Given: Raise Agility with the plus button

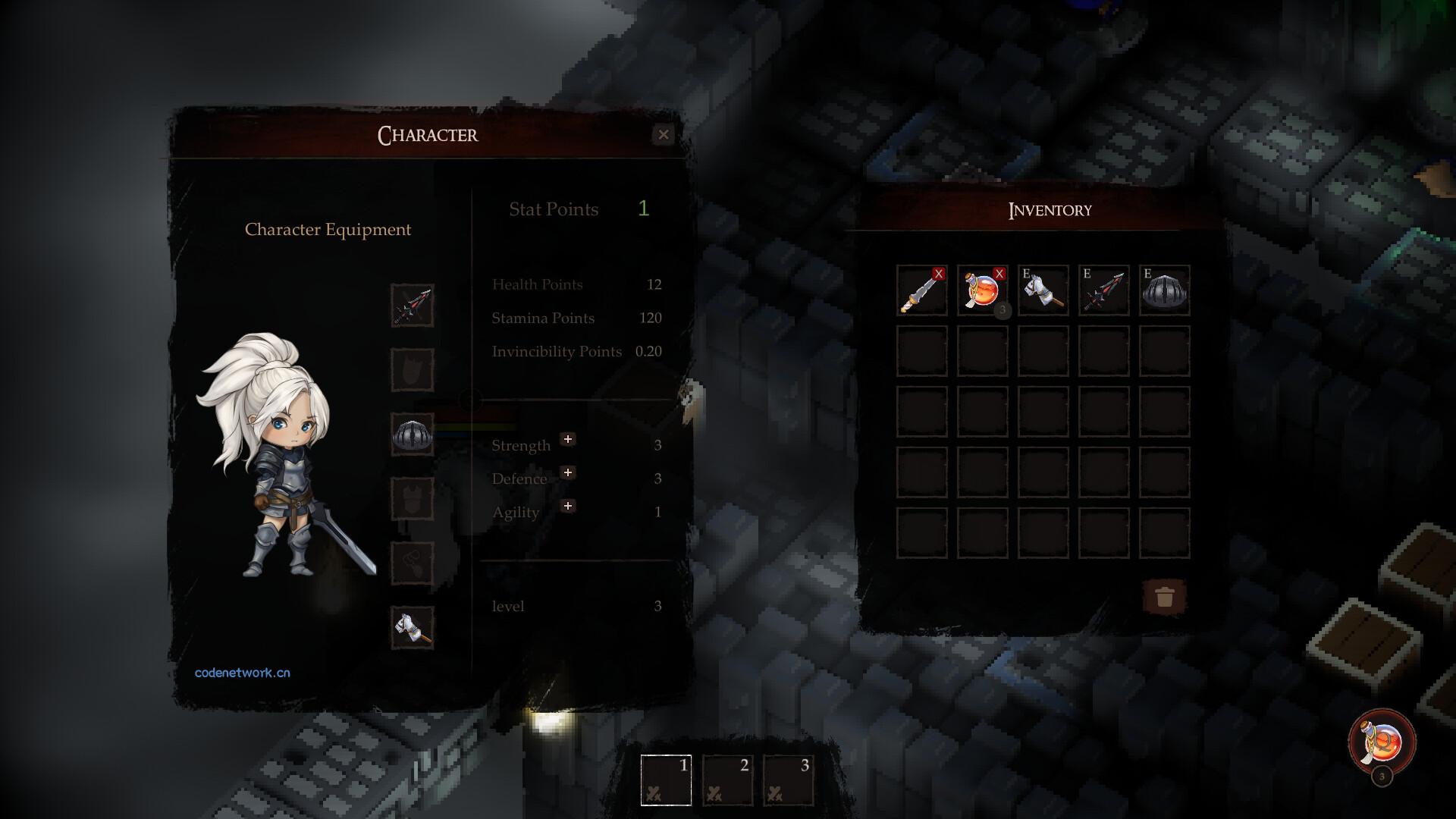Looking at the screenshot, I should coord(567,507).
